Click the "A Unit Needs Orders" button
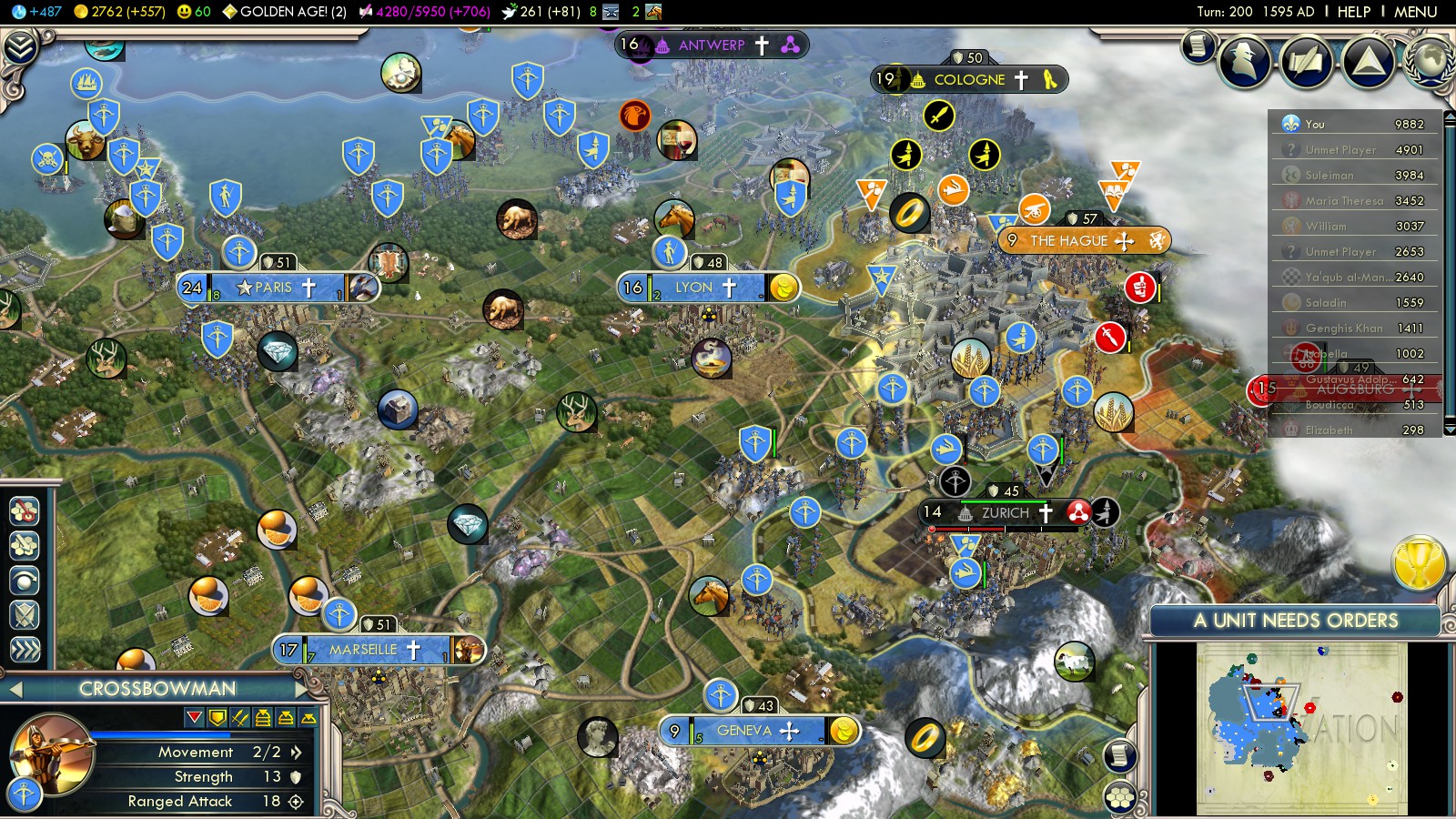1456x819 pixels. coord(1295,621)
